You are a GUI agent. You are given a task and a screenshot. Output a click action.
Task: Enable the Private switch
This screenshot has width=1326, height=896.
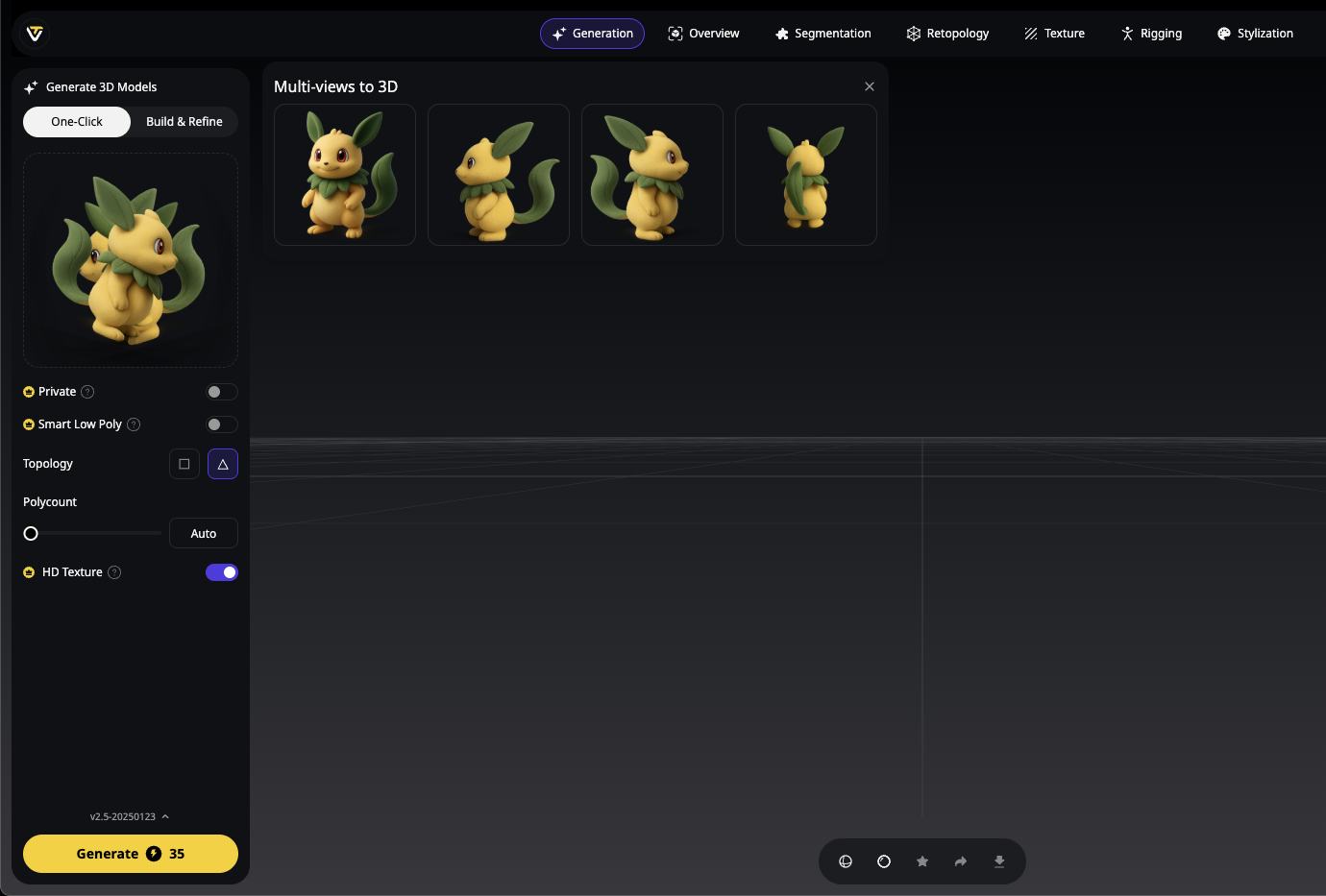point(220,391)
